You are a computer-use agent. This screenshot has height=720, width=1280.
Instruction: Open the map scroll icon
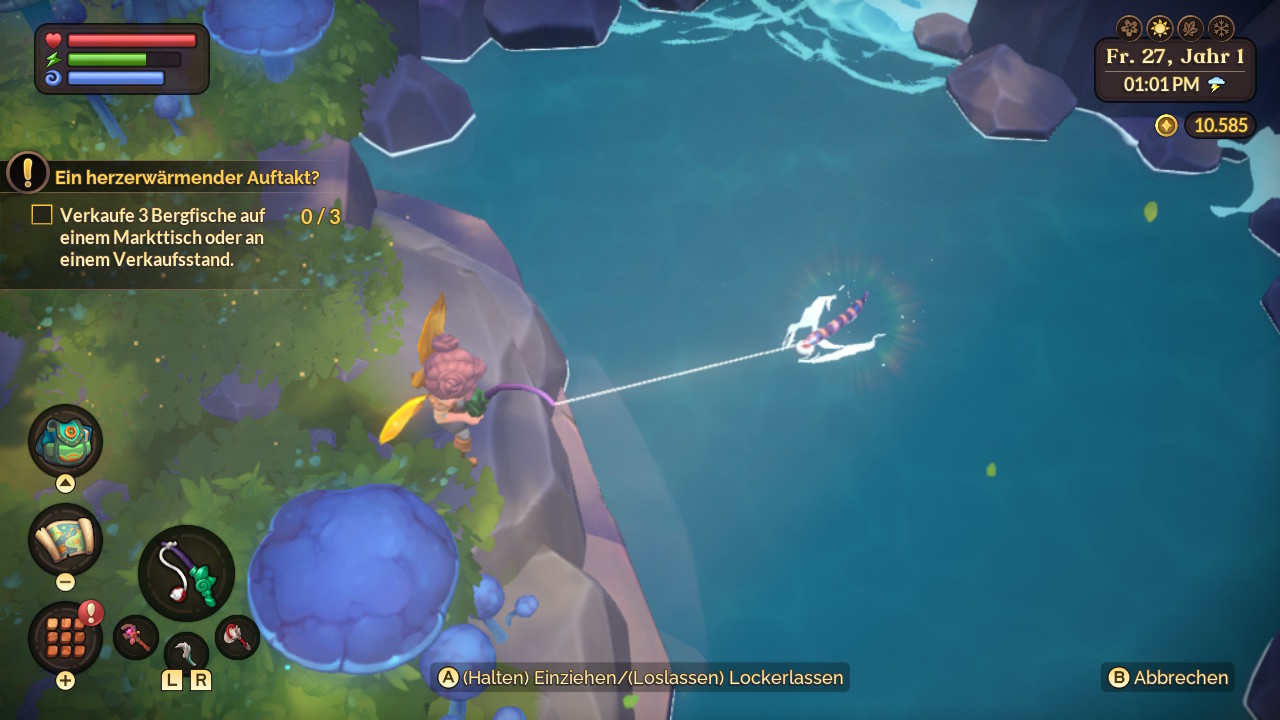tap(65, 540)
